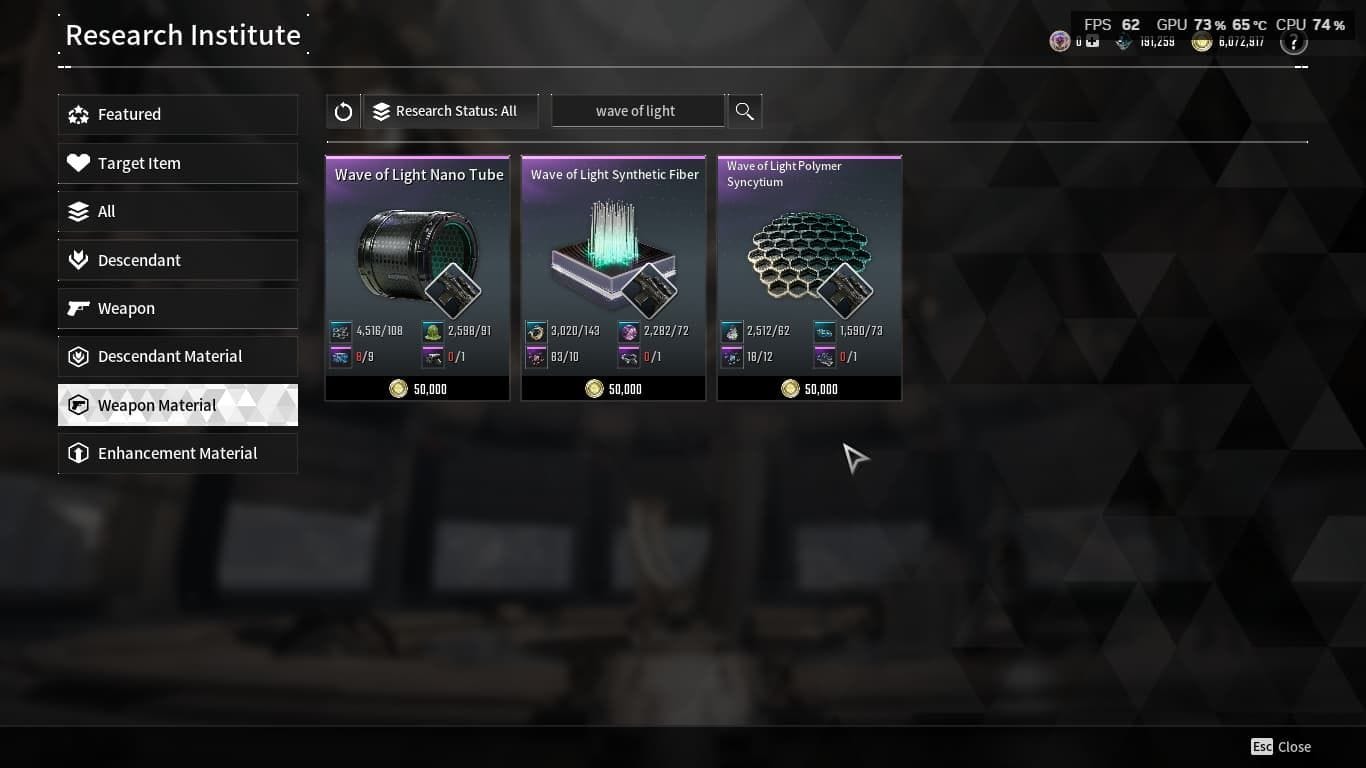Click the Enhancement Material cube icon

tap(79, 453)
